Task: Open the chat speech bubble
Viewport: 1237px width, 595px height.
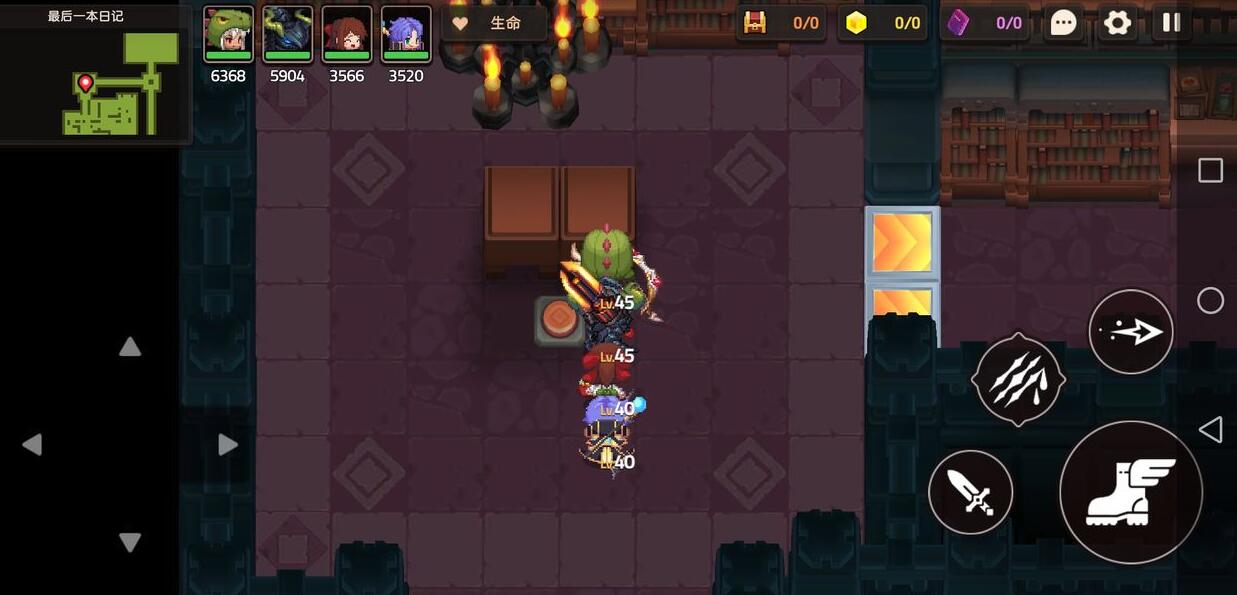Action: pyautogui.click(x=1063, y=23)
